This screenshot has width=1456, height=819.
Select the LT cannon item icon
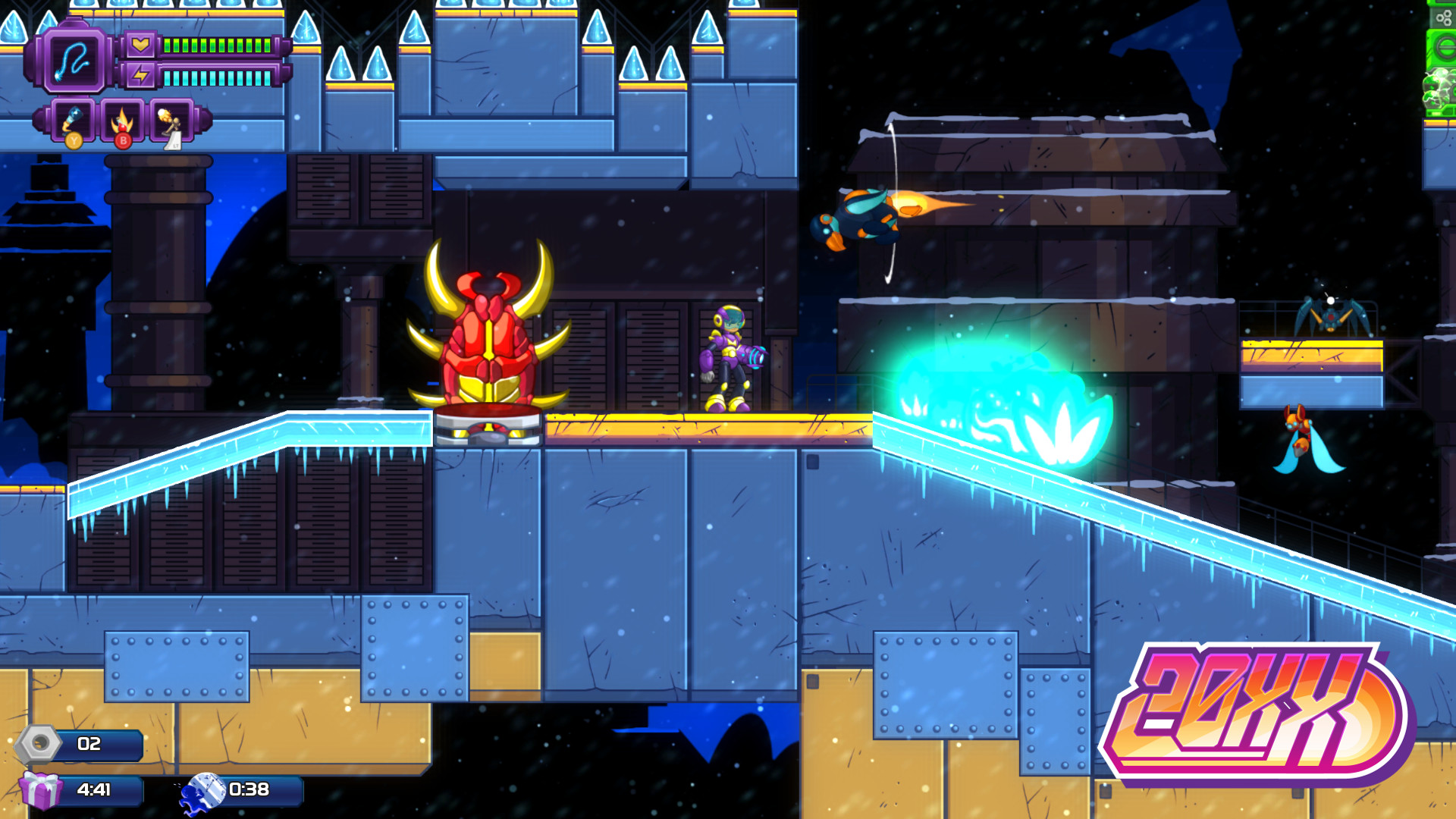(171, 121)
